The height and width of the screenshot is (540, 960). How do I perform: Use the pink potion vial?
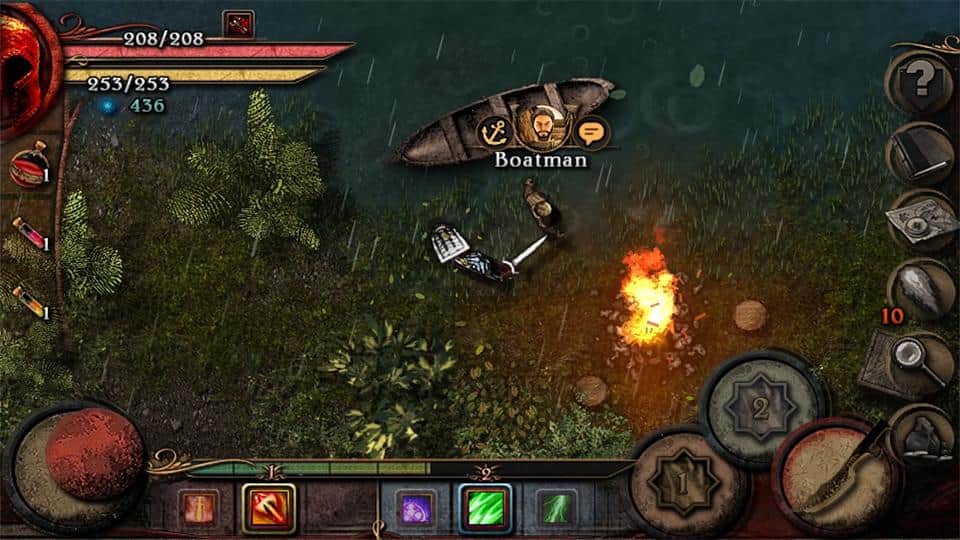click(x=28, y=236)
